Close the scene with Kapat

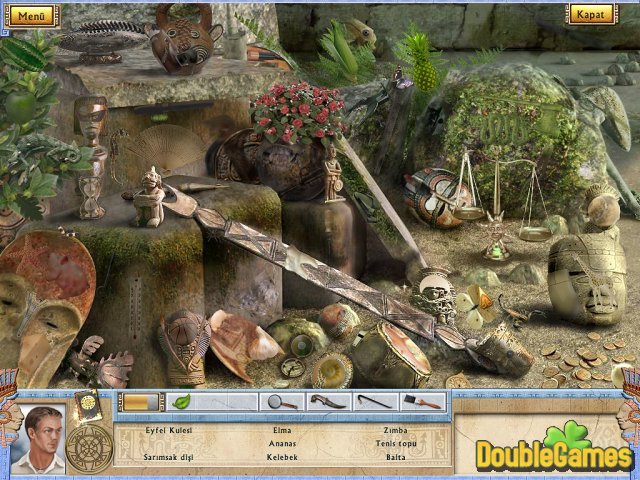[x=591, y=14]
